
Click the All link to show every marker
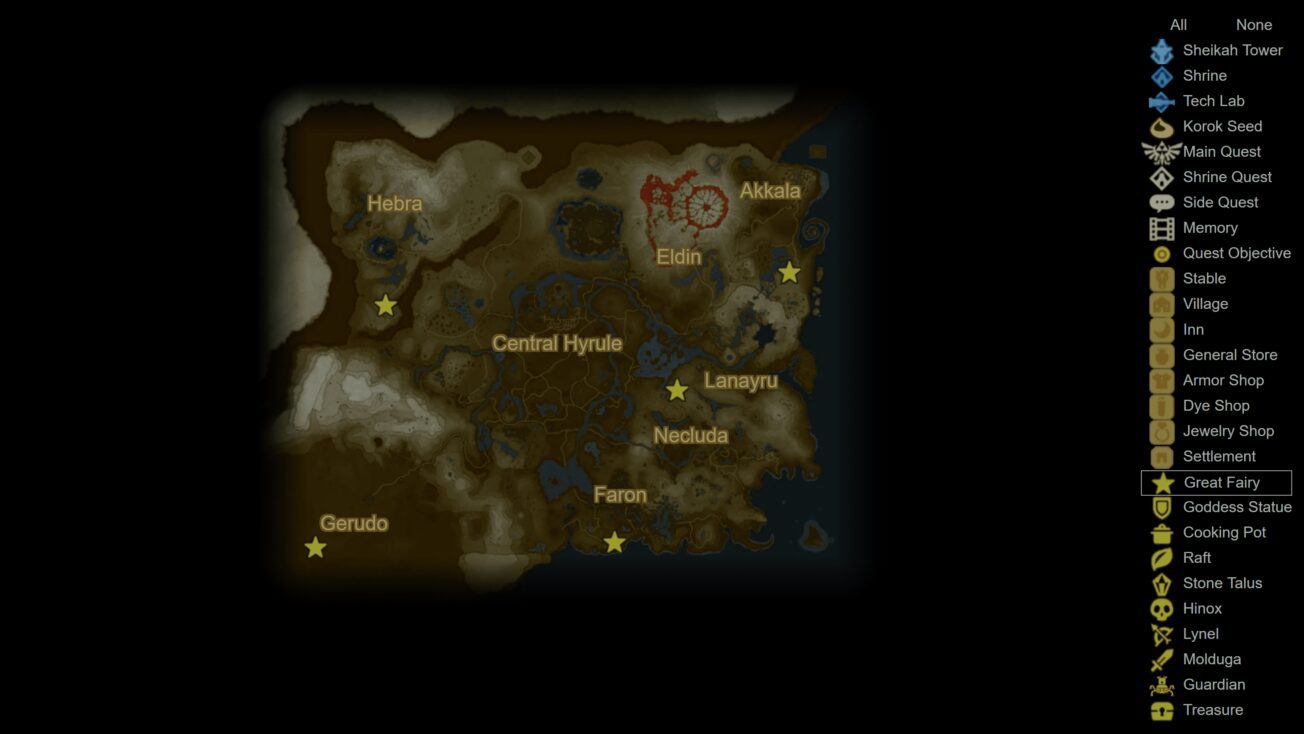point(1178,24)
